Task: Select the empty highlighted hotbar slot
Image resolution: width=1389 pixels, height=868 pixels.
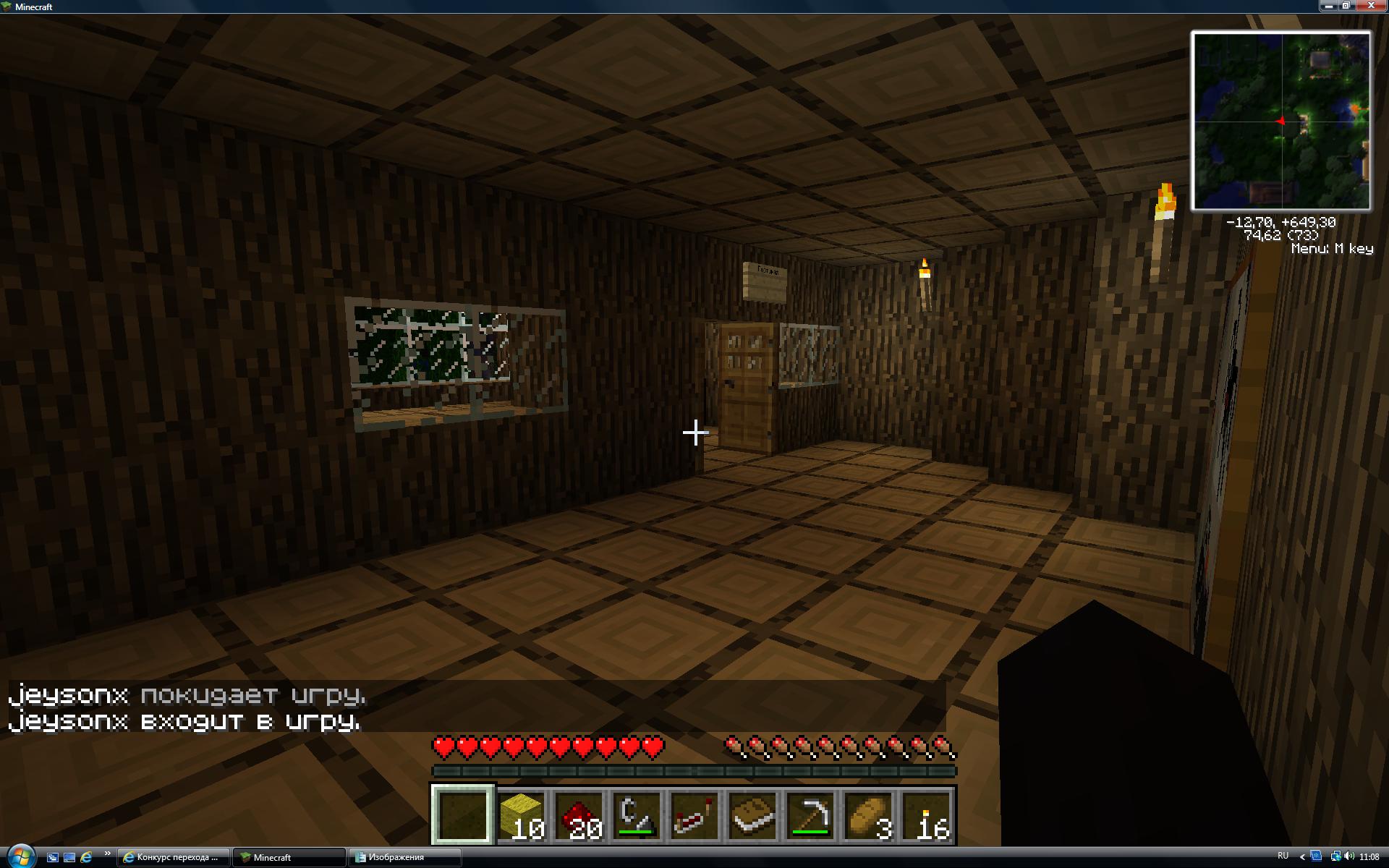Action: pos(463,815)
